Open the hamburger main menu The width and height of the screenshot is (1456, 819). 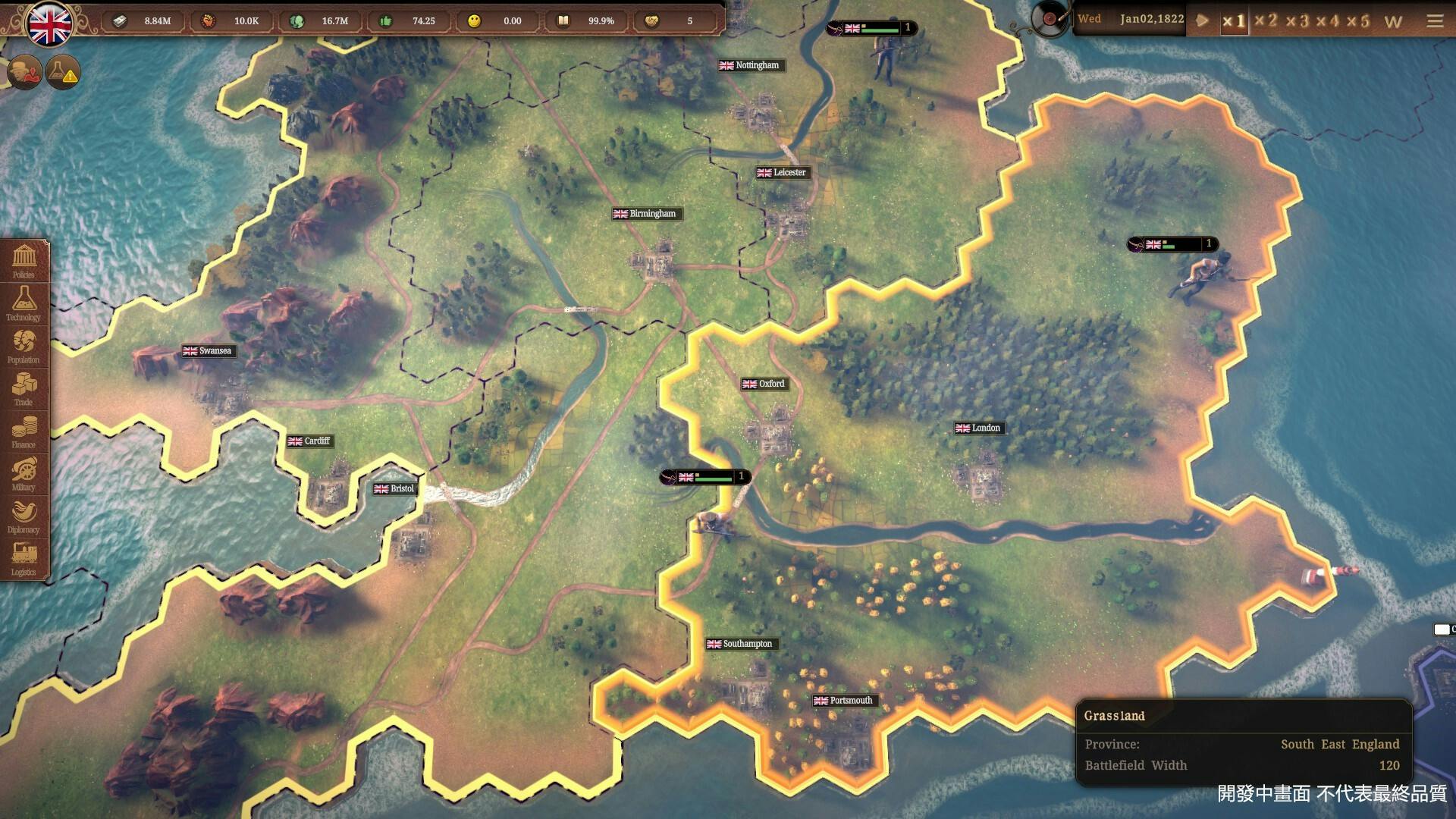(1435, 20)
